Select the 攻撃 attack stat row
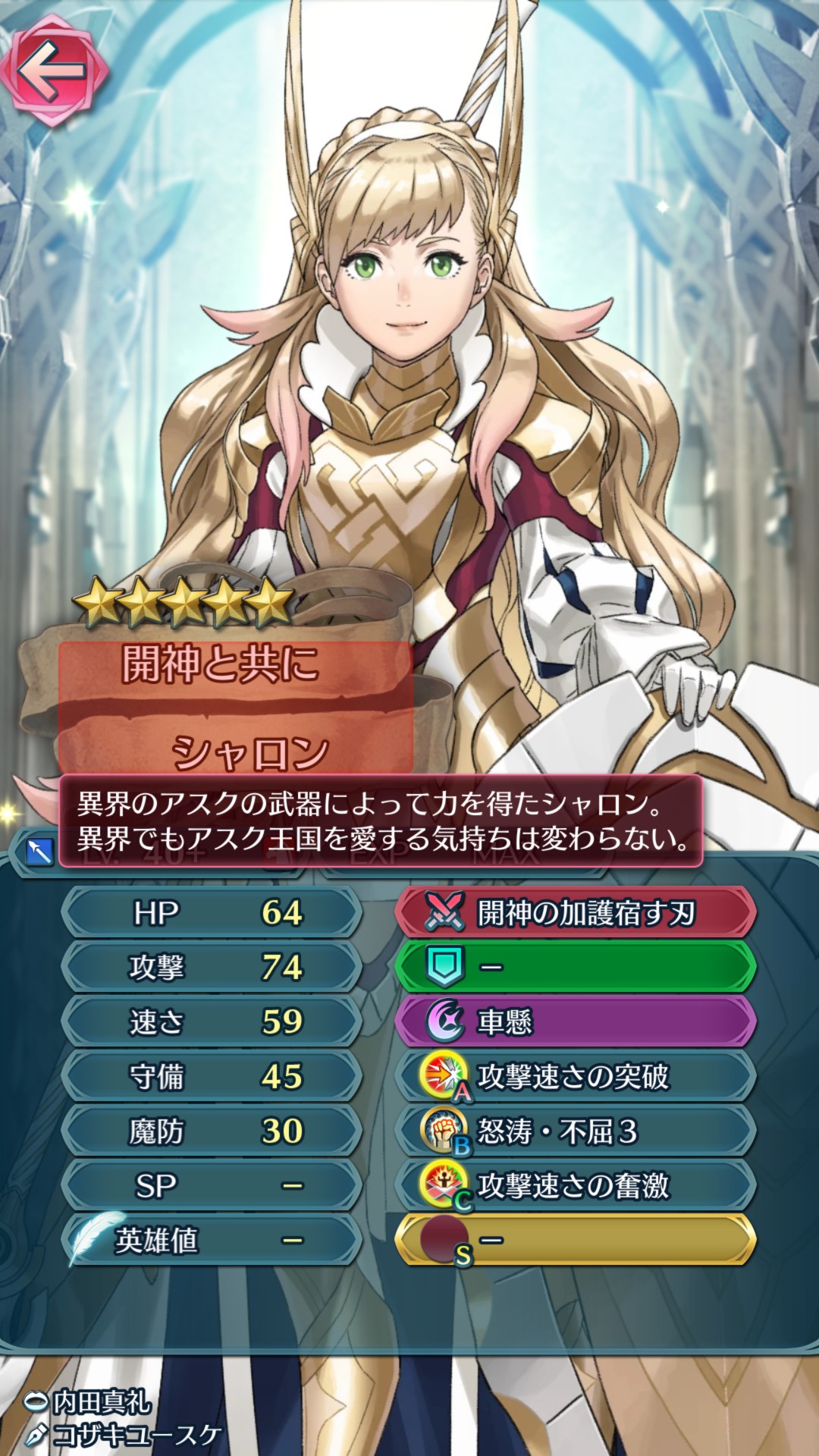The height and width of the screenshot is (1456, 819). click(x=211, y=967)
